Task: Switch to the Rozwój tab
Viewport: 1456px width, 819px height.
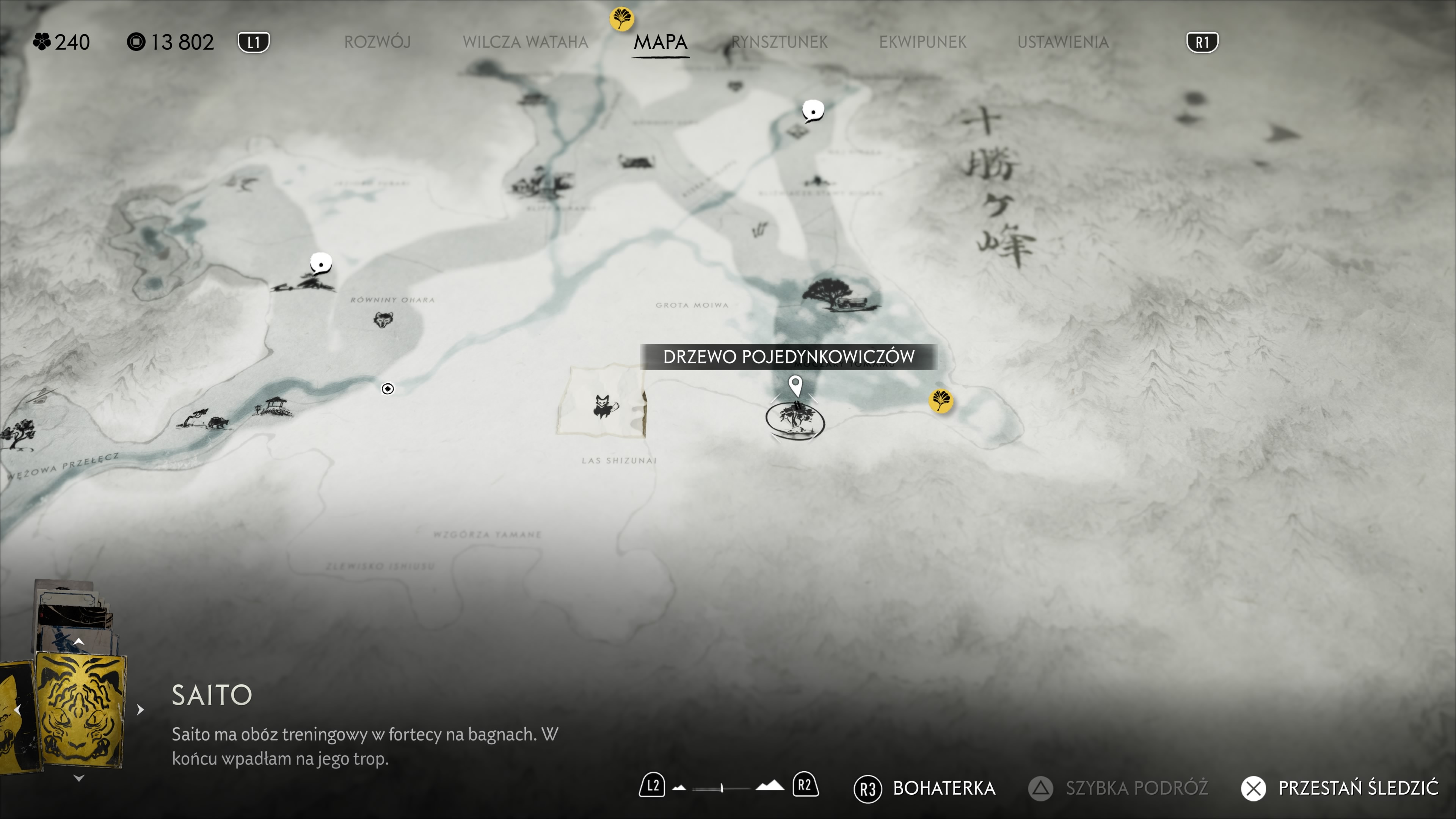Action: [377, 42]
